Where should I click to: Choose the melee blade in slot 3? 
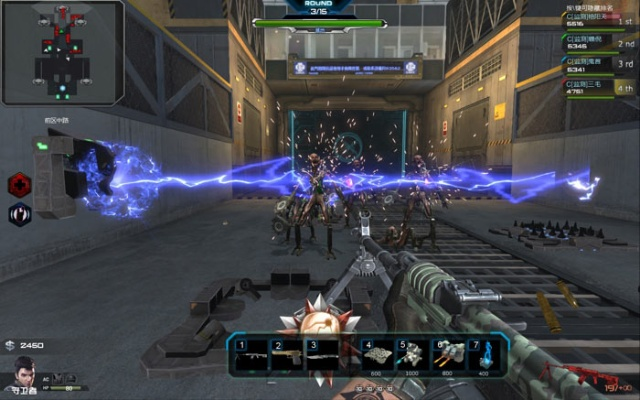point(324,355)
